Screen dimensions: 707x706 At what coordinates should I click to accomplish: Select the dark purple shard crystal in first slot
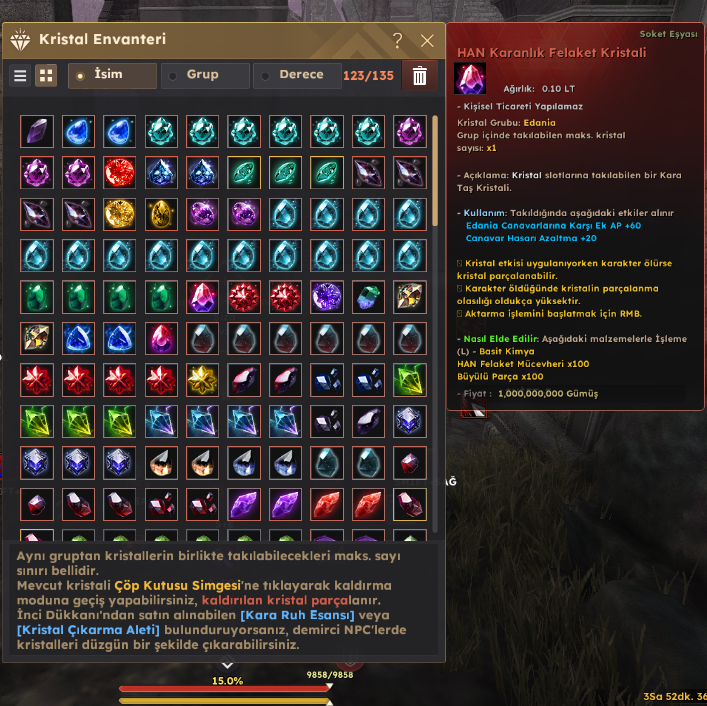[37, 131]
